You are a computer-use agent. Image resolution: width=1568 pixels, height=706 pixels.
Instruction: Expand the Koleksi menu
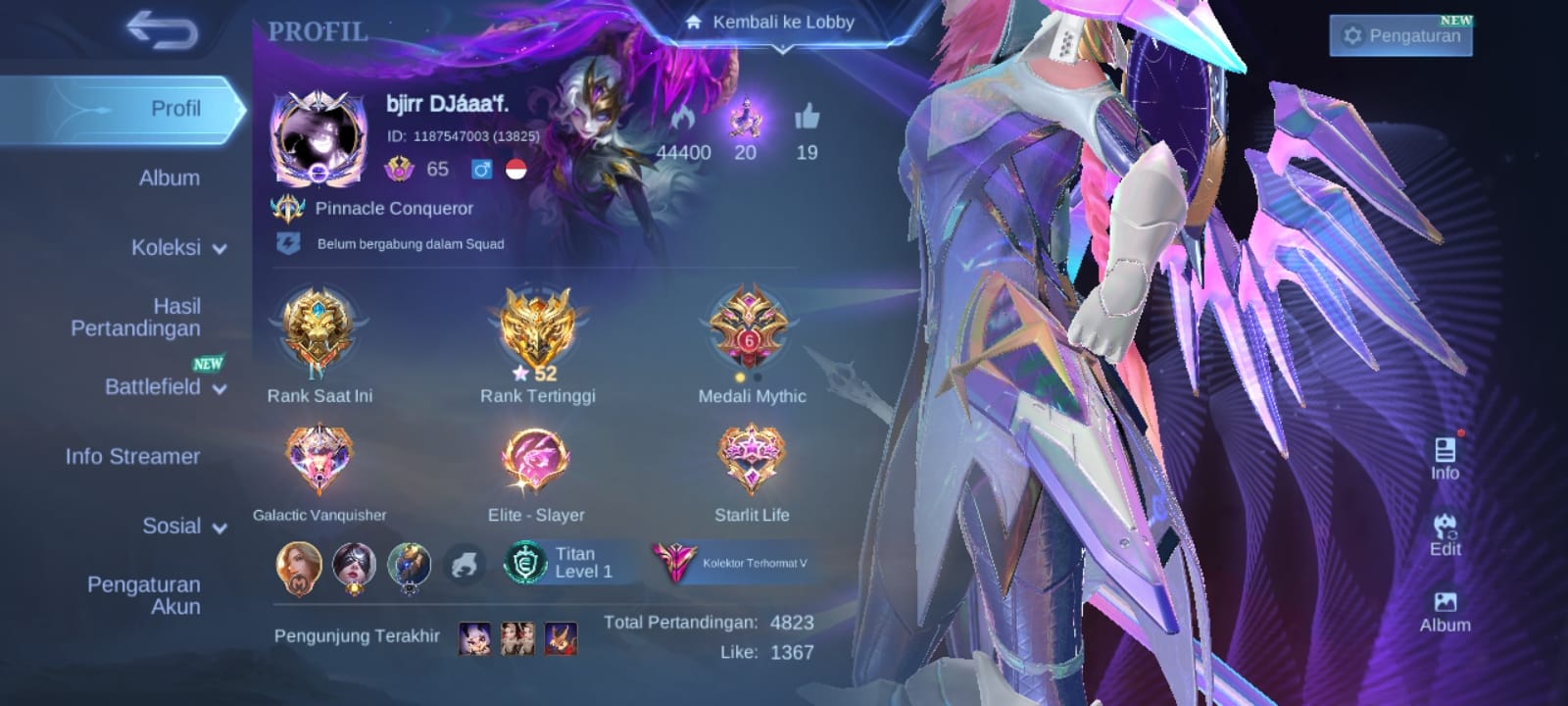tap(177, 247)
